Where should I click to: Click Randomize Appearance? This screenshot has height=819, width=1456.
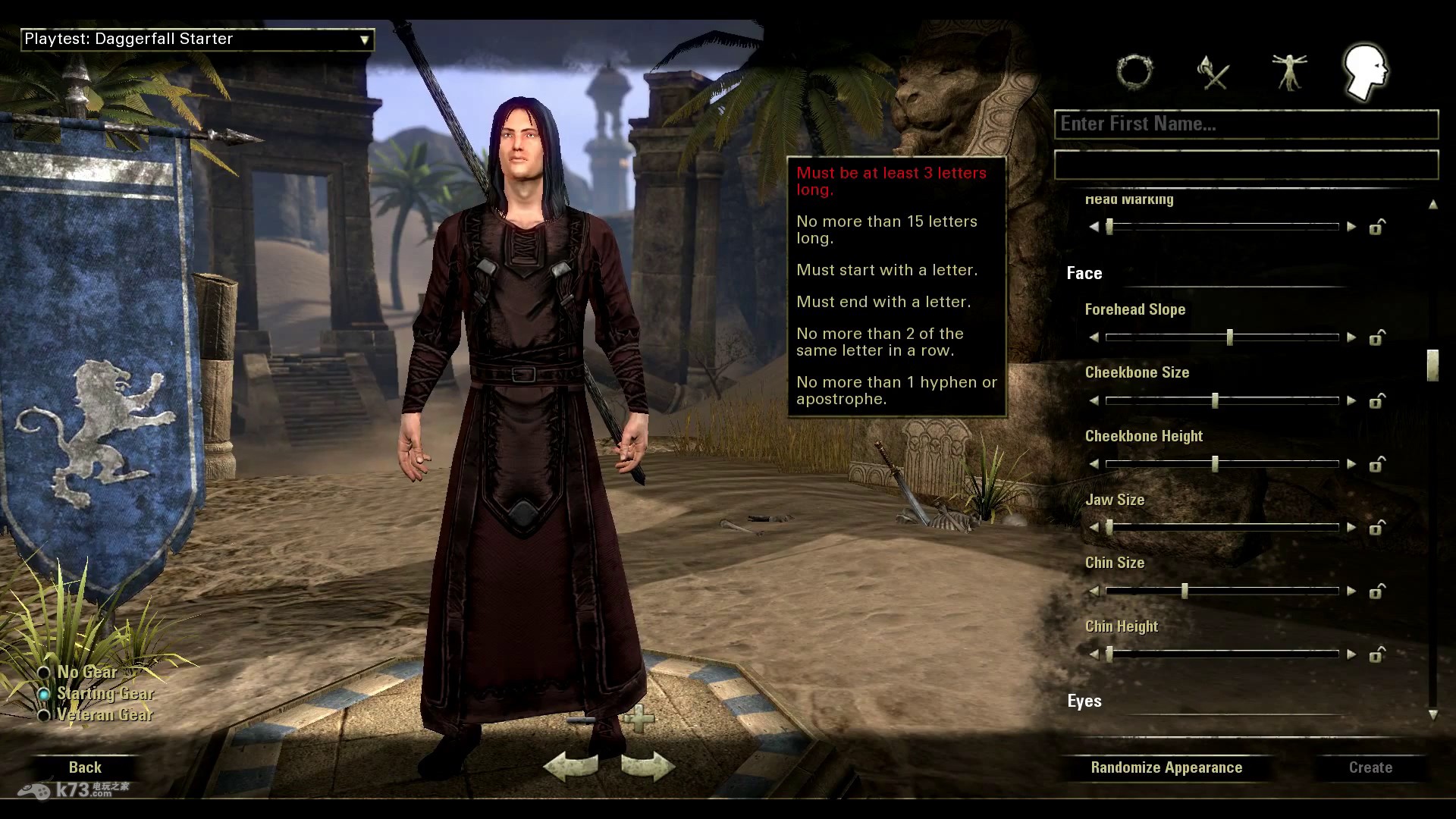pos(1166,767)
